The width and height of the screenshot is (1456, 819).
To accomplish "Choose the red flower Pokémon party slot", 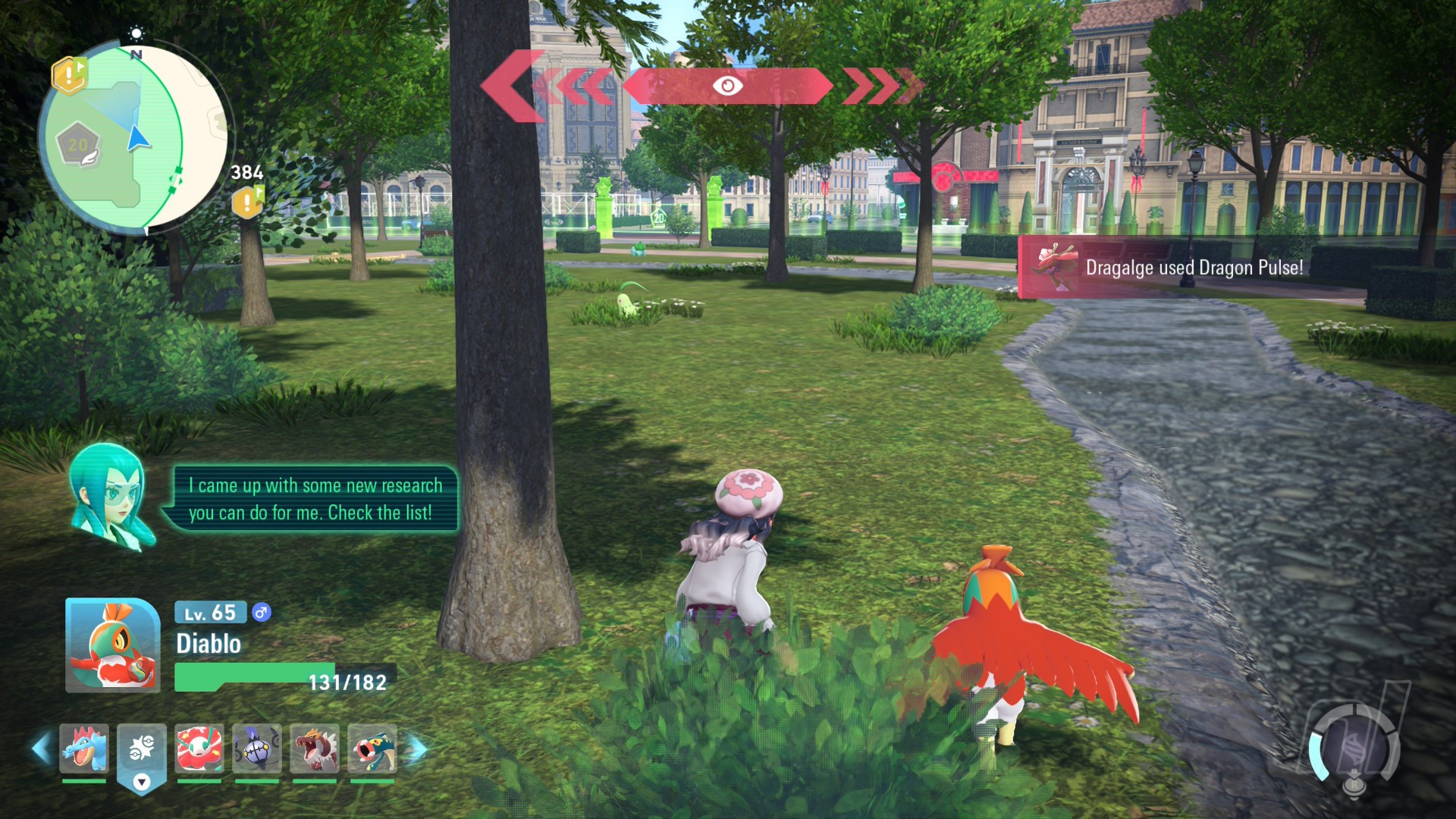I will pyautogui.click(x=199, y=748).
